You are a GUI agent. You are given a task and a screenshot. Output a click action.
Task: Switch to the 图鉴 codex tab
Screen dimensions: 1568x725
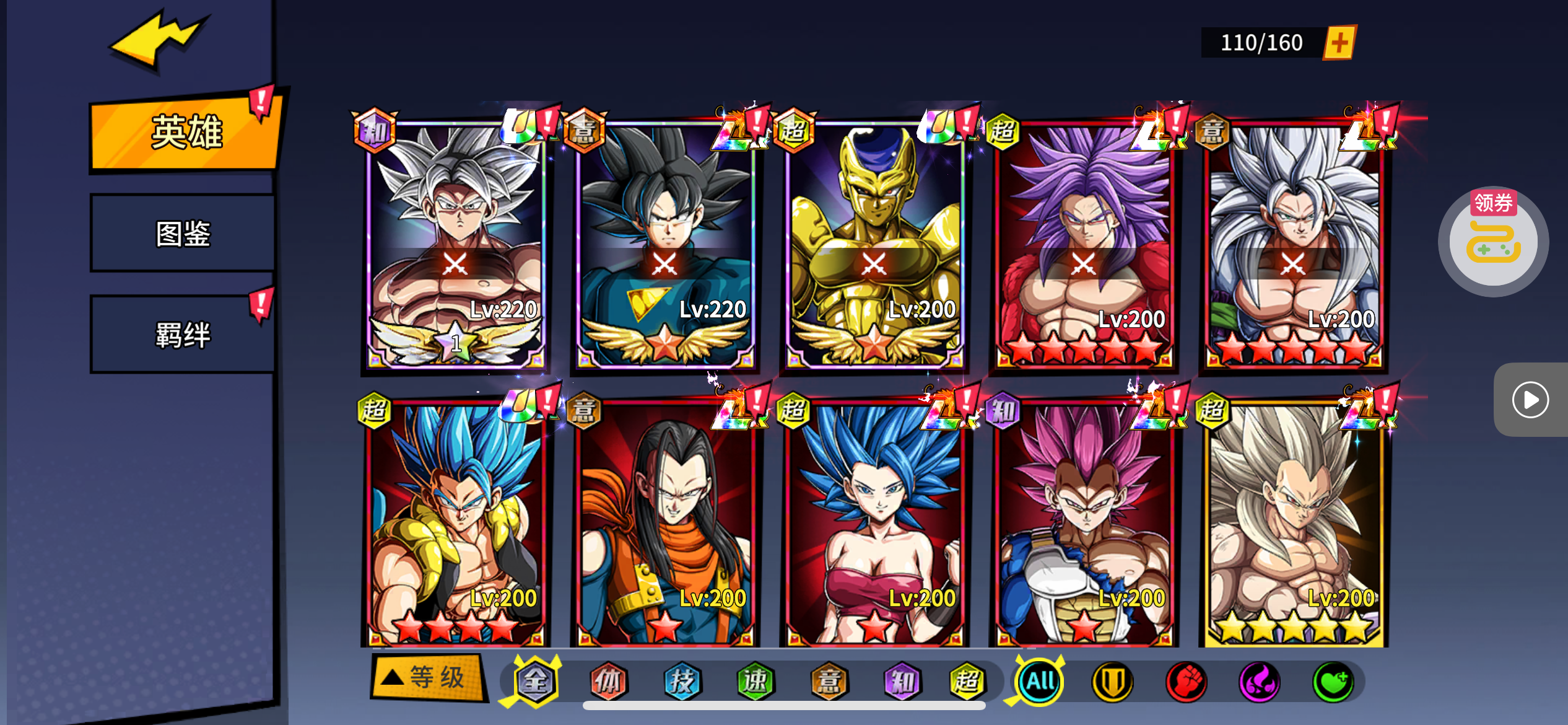click(183, 234)
